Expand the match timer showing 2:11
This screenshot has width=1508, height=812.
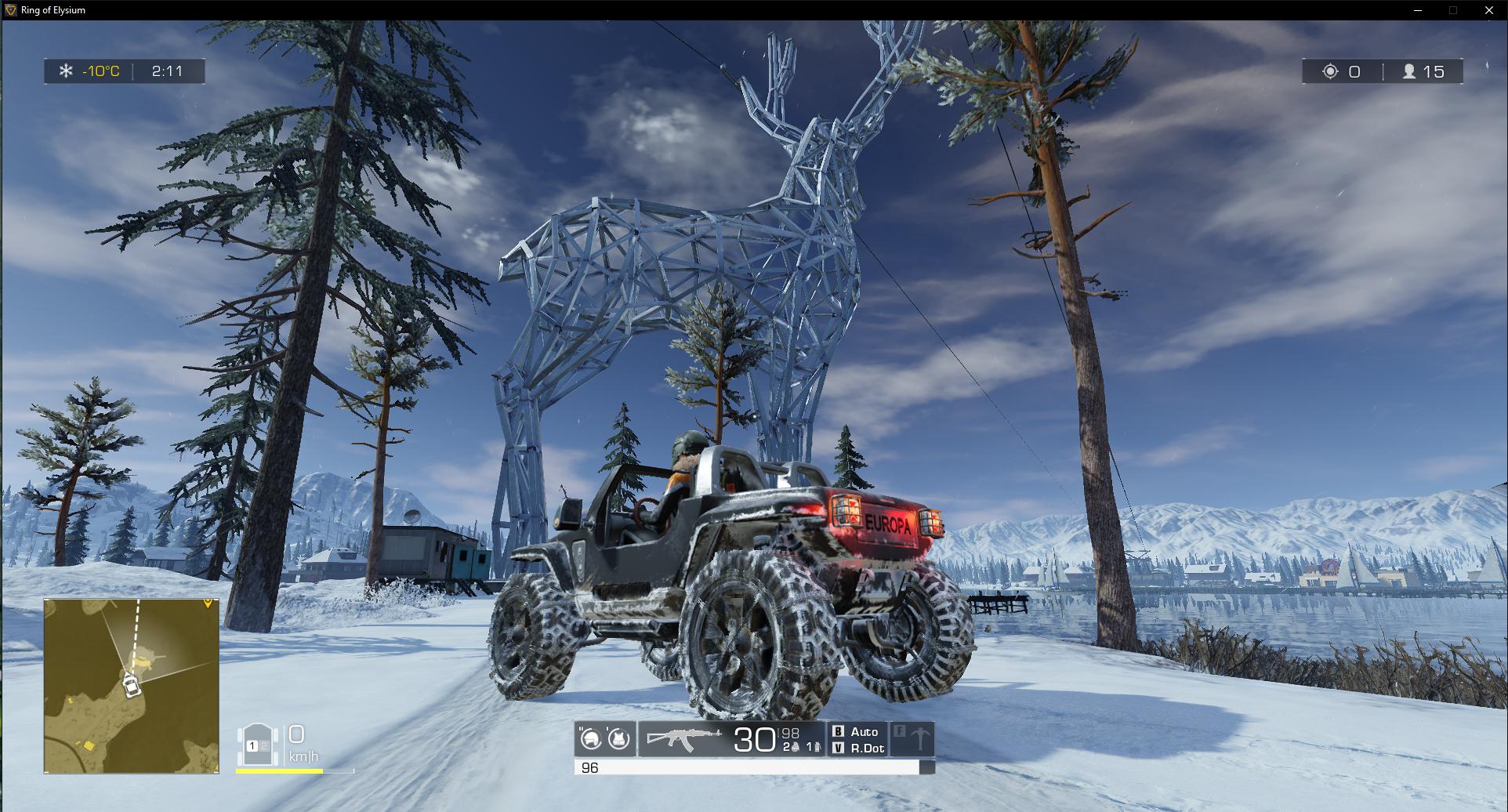pyautogui.click(x=165, y=71)
